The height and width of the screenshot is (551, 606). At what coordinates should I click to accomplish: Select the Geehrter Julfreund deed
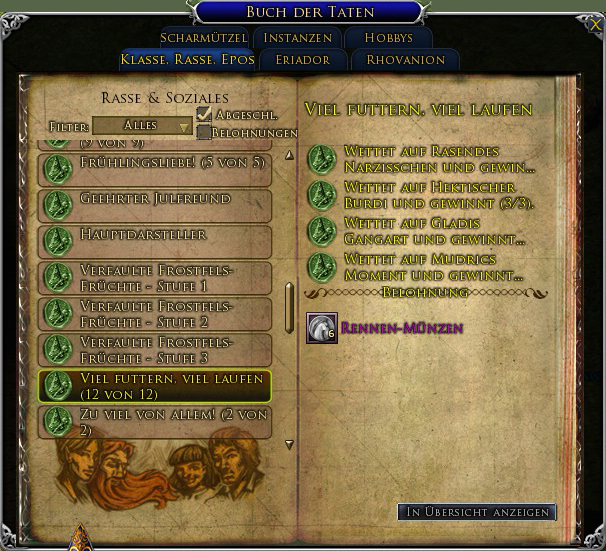[155, 205]
